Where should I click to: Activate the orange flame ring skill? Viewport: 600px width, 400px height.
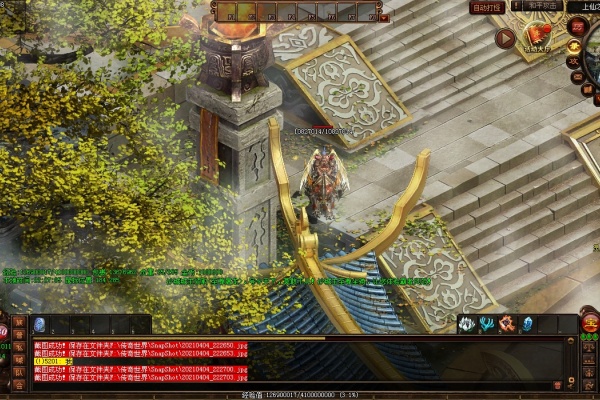507,323
